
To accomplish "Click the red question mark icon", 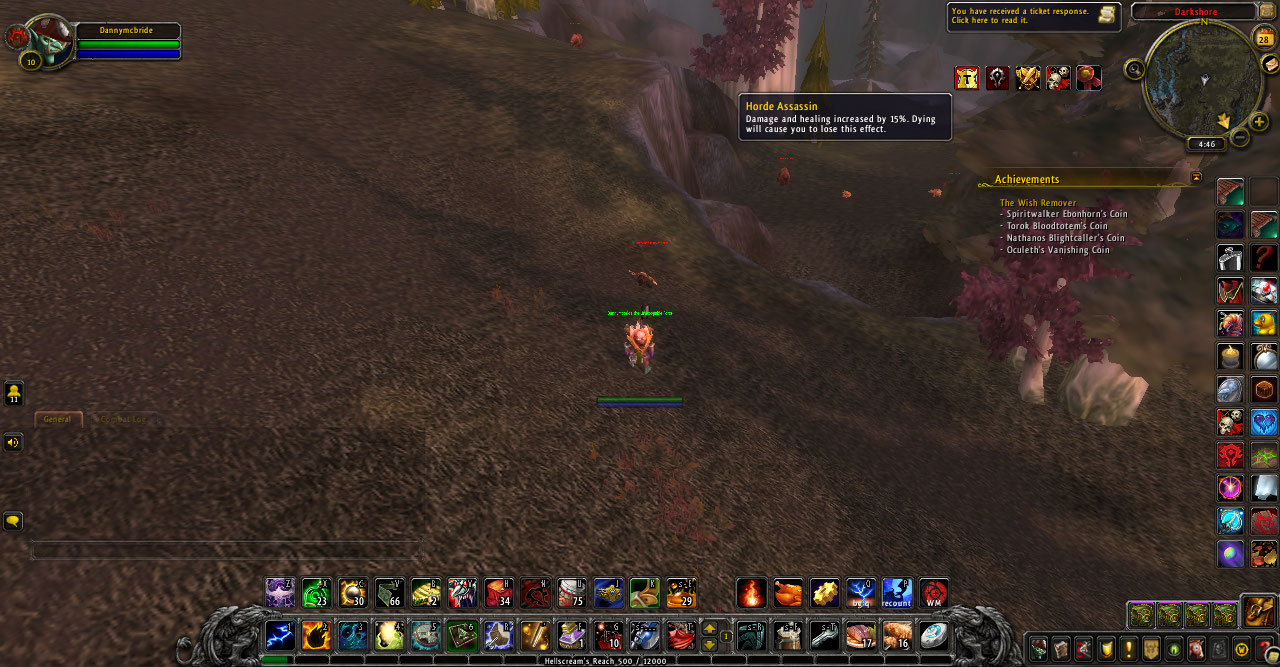I will point(1264,258).
